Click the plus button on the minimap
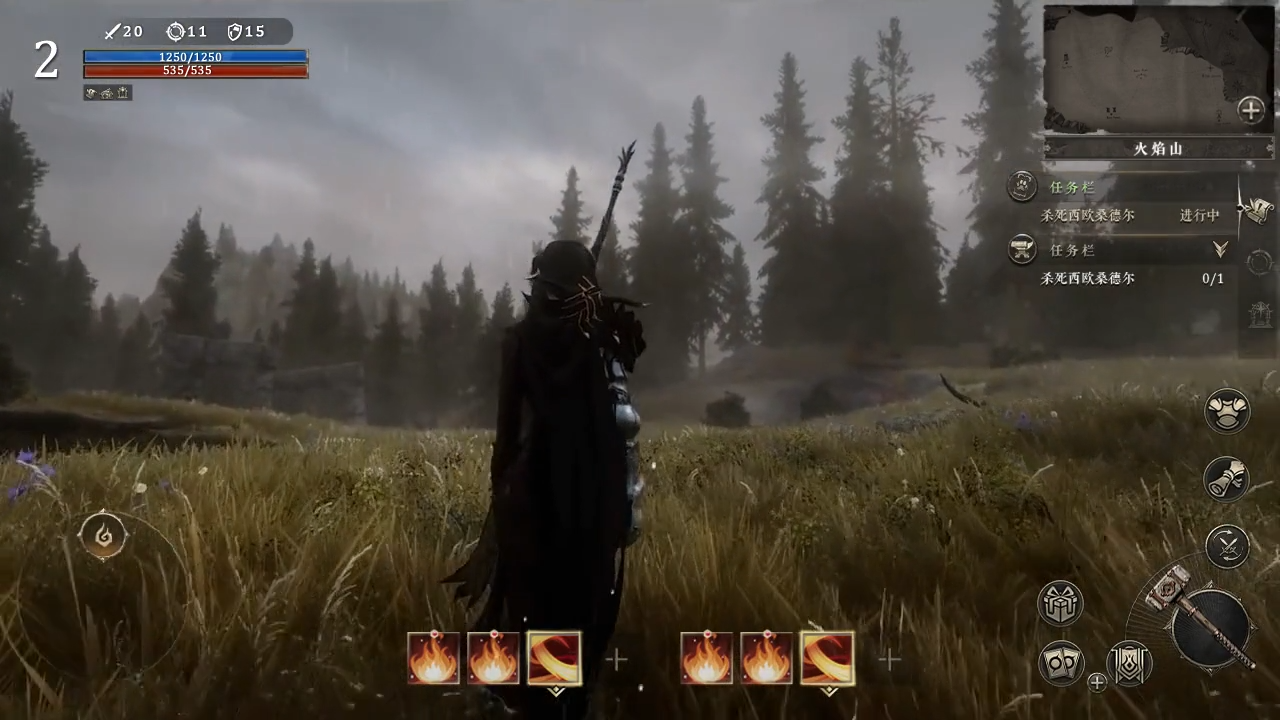The height and width of the screenshot is (720, 1280). 1251,110
